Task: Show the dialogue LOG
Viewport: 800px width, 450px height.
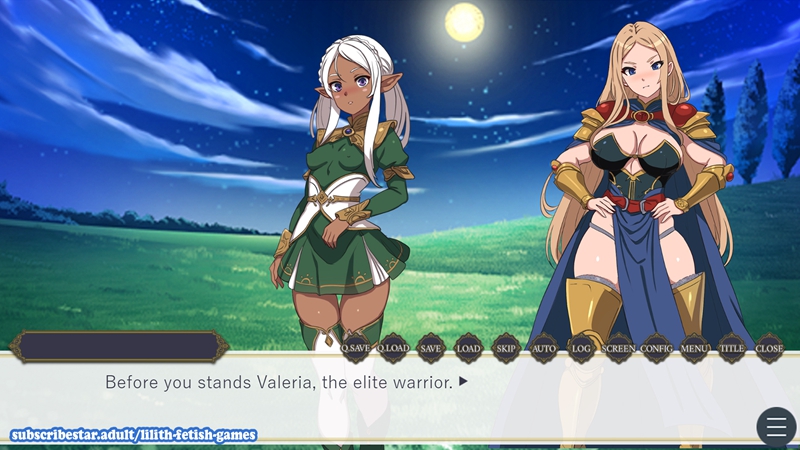Action: (x=581, y=348)
